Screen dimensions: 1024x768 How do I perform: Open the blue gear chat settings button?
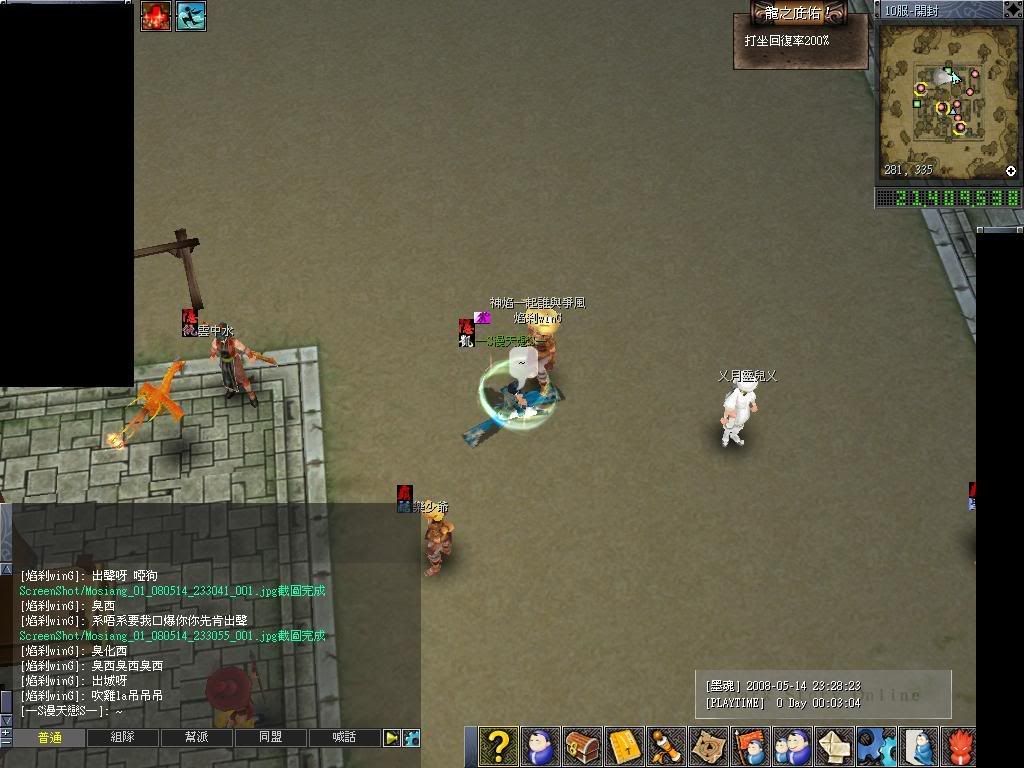[x=411, y=738]
